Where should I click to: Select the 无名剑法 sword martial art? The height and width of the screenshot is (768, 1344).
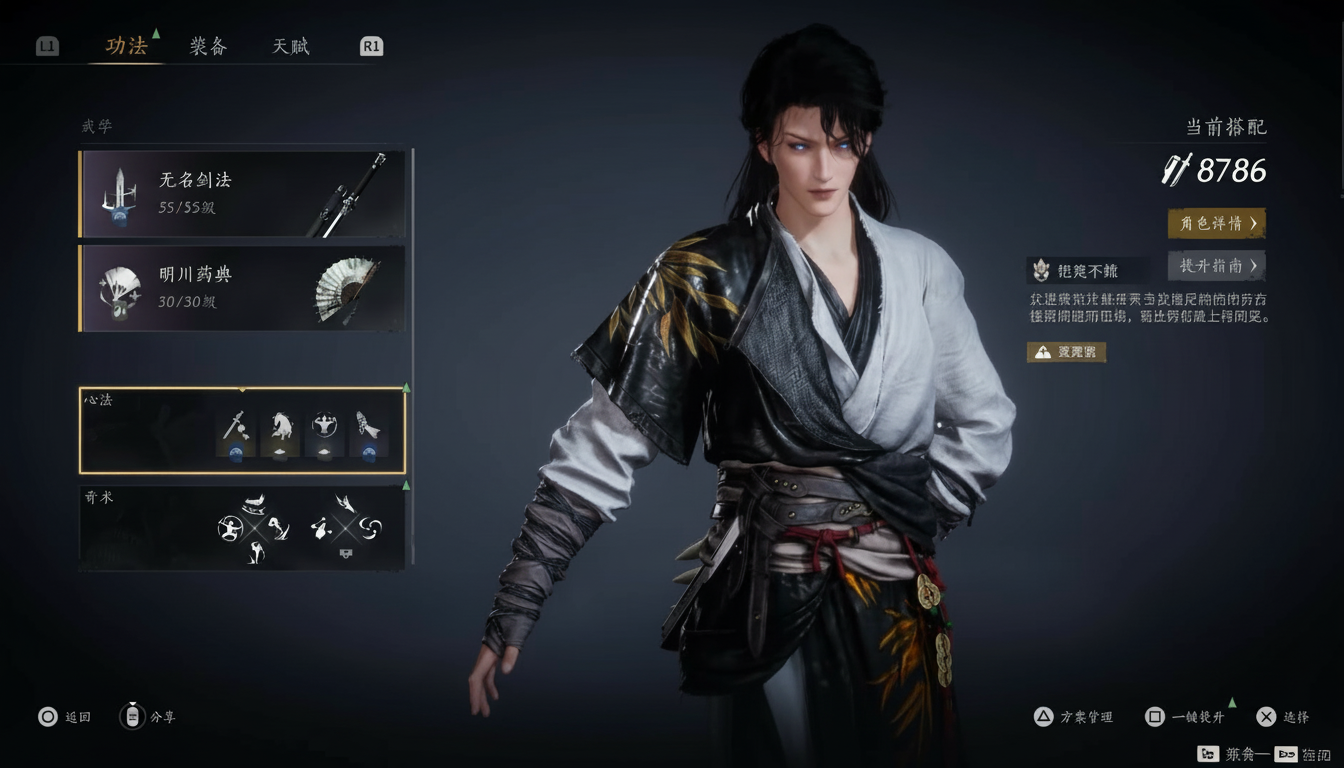[242, 194]
